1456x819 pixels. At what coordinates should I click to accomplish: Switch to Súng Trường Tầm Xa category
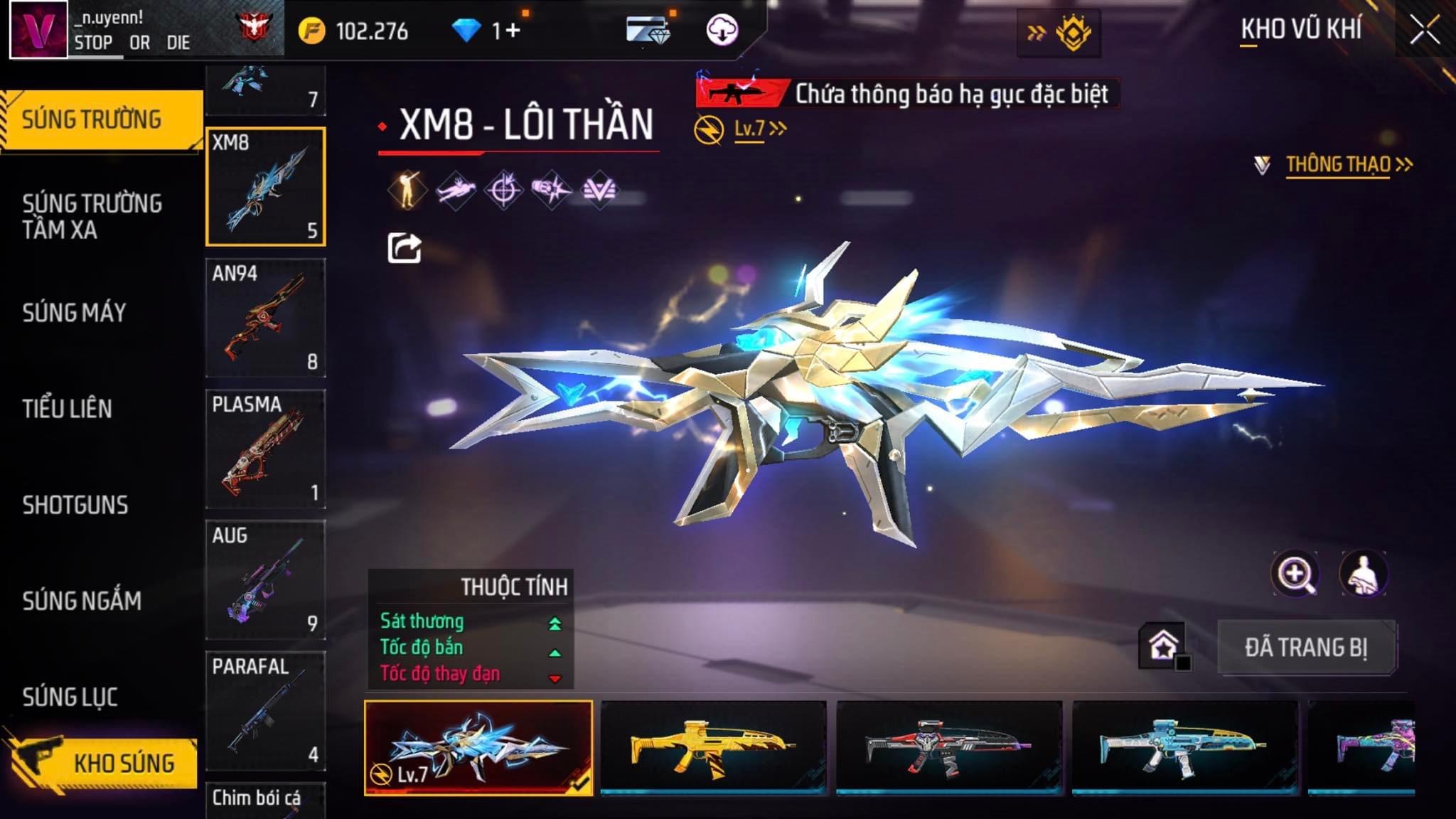[92, 216]
